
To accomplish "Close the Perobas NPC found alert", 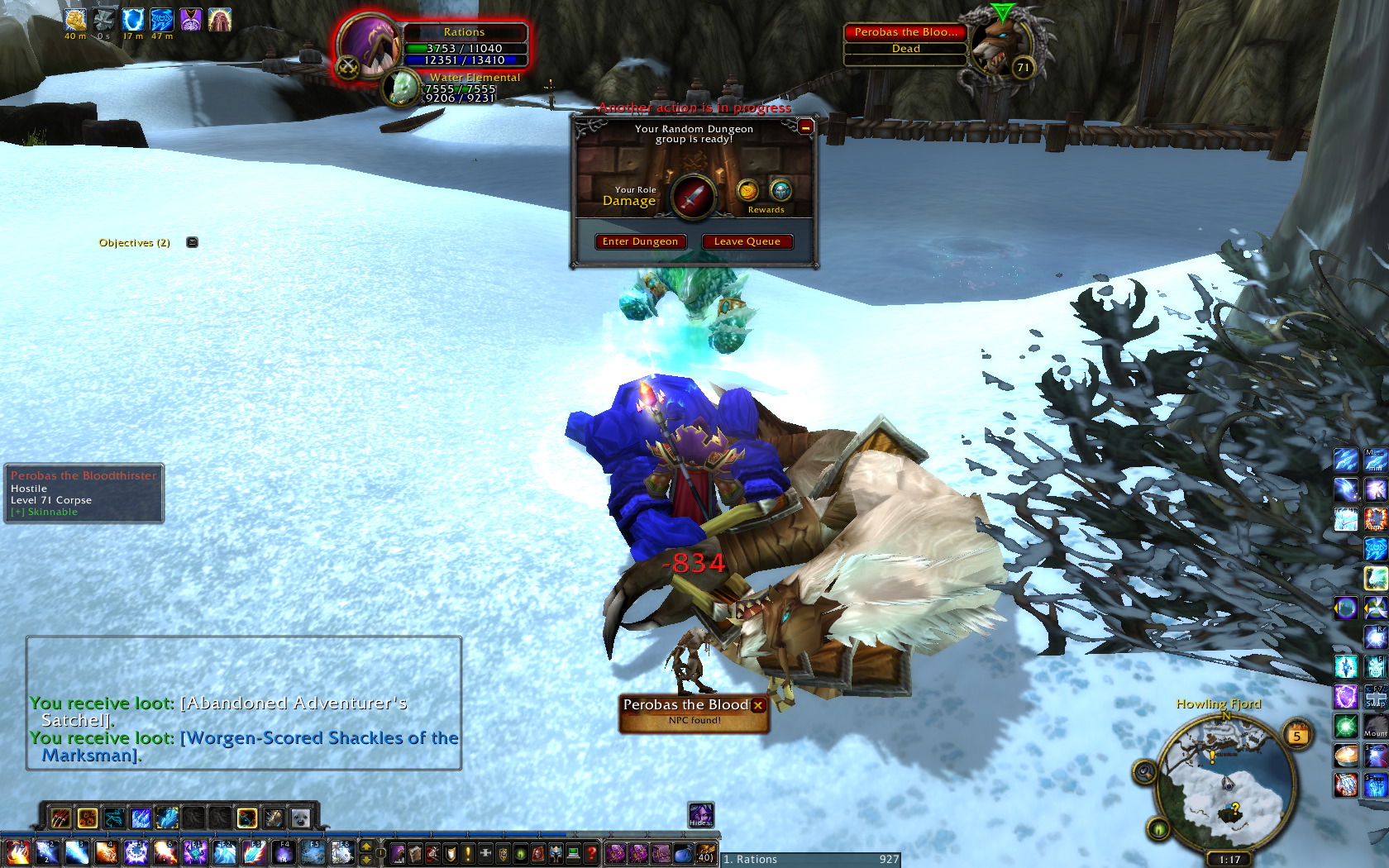I will click(x=758, y=705).
